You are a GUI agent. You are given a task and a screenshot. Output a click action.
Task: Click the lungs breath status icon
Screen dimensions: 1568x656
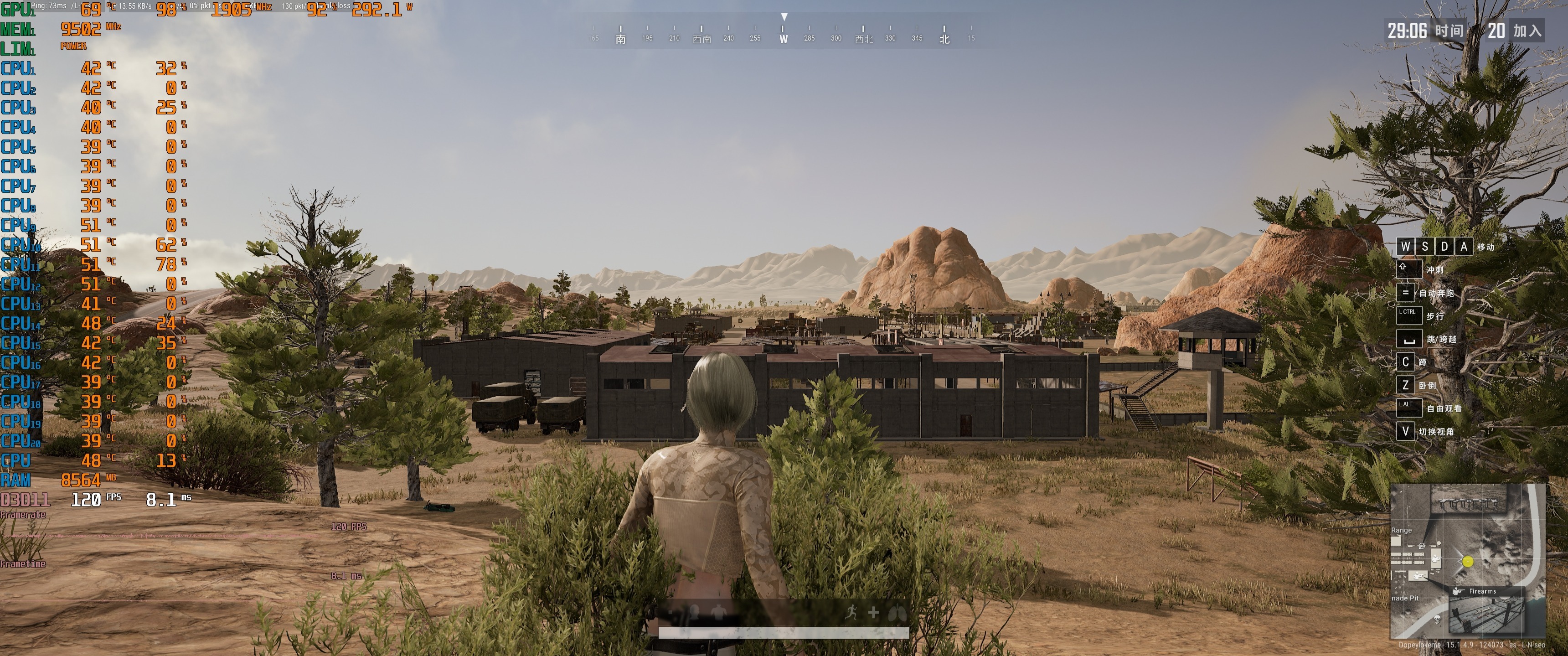coord(897,613)
